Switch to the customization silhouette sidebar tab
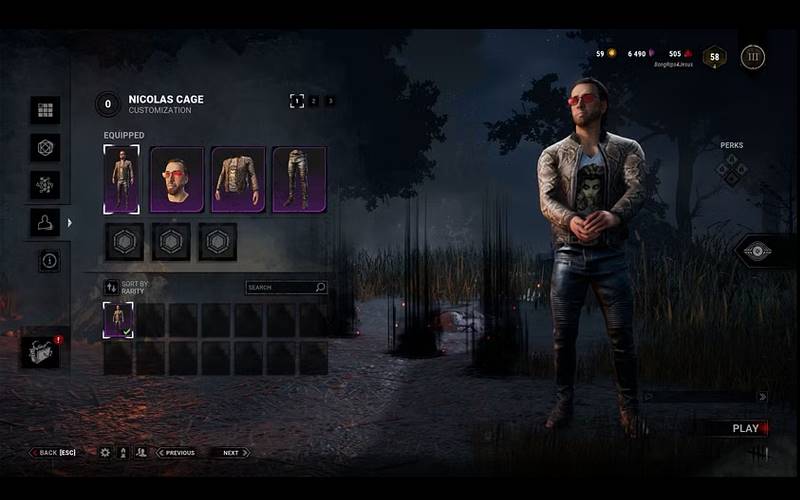The height and width of the screenshot is (500, 800). pos(45,223)
